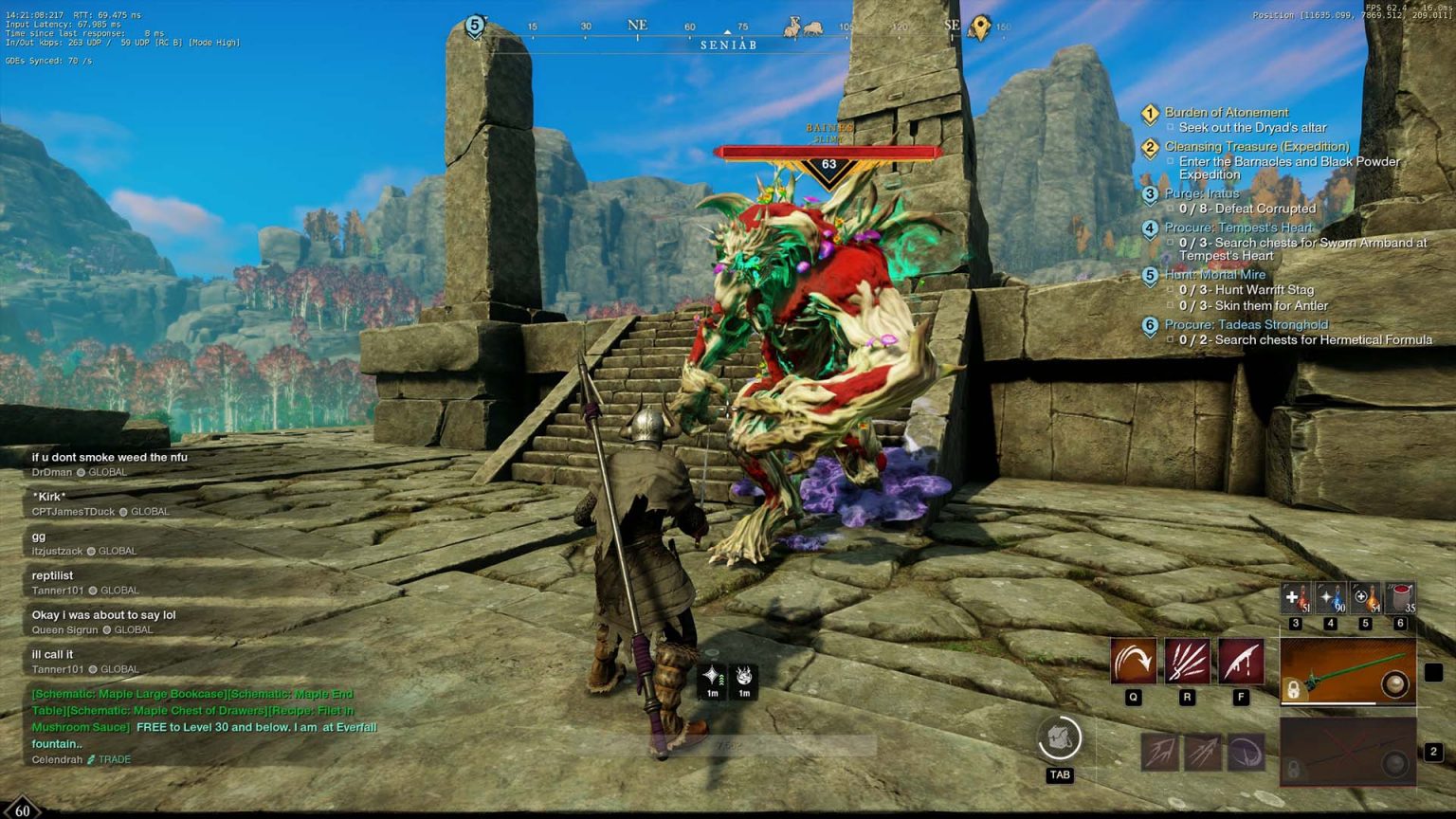The height and width of the screenshot is (819, 1456).
Task: Select the active green spear weapon slot
Action: coord(1347,672)
